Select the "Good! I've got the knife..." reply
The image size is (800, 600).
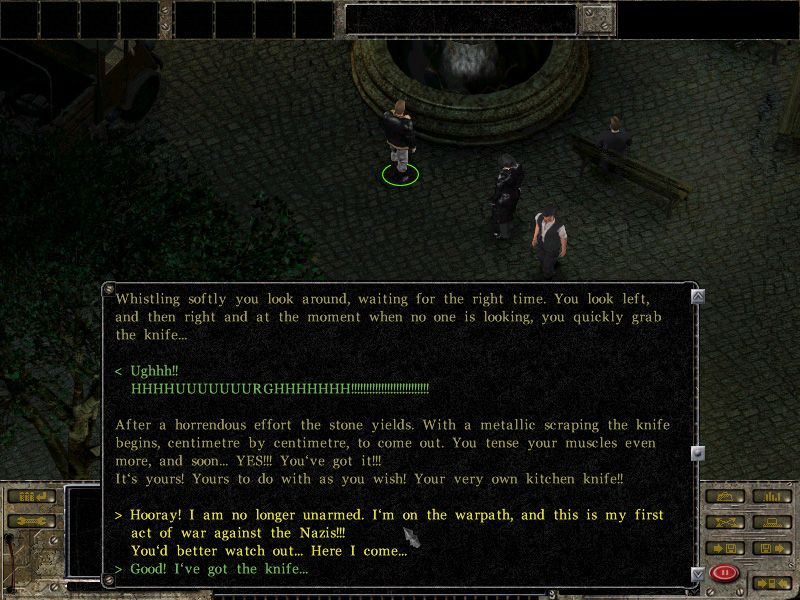tap(218, 569)
